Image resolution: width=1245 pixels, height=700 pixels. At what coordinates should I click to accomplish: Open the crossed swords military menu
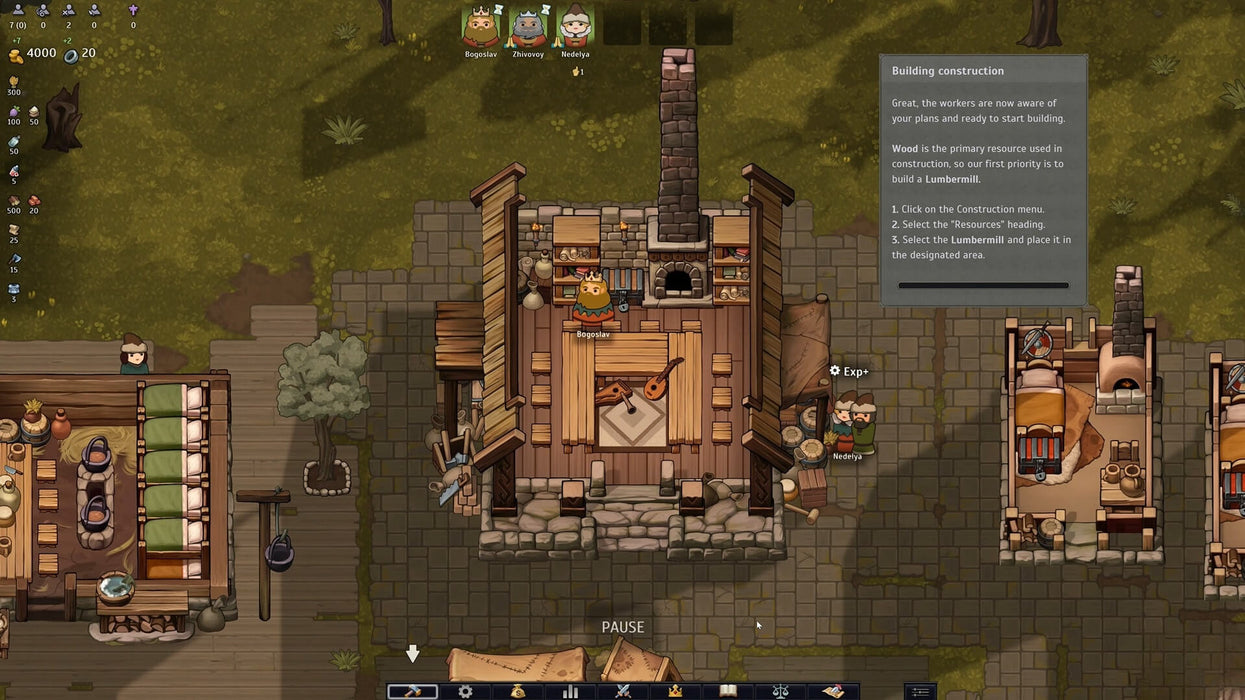623,691
